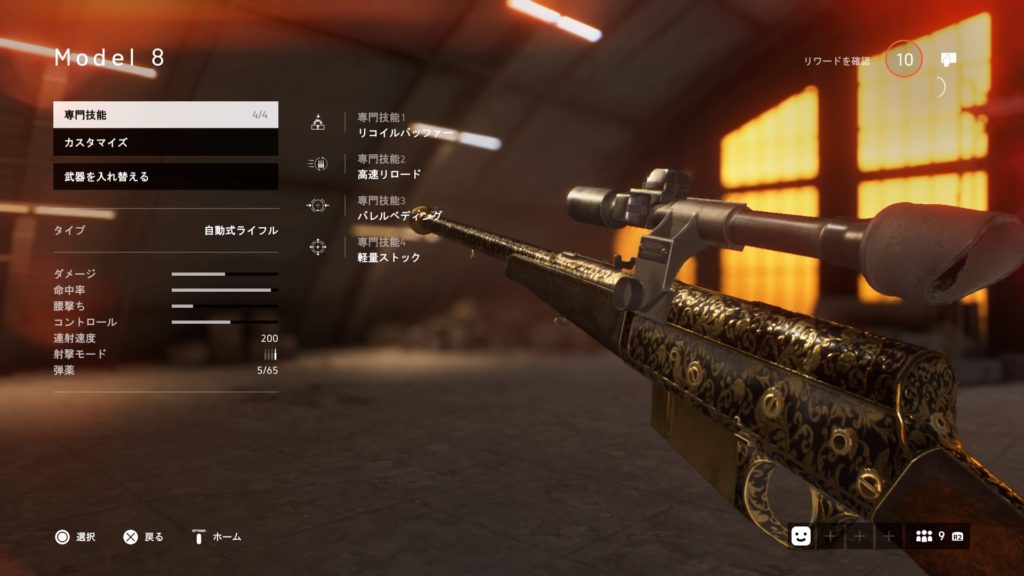Open the squad members icon
1024x576 pixels.
click(926, 536)
